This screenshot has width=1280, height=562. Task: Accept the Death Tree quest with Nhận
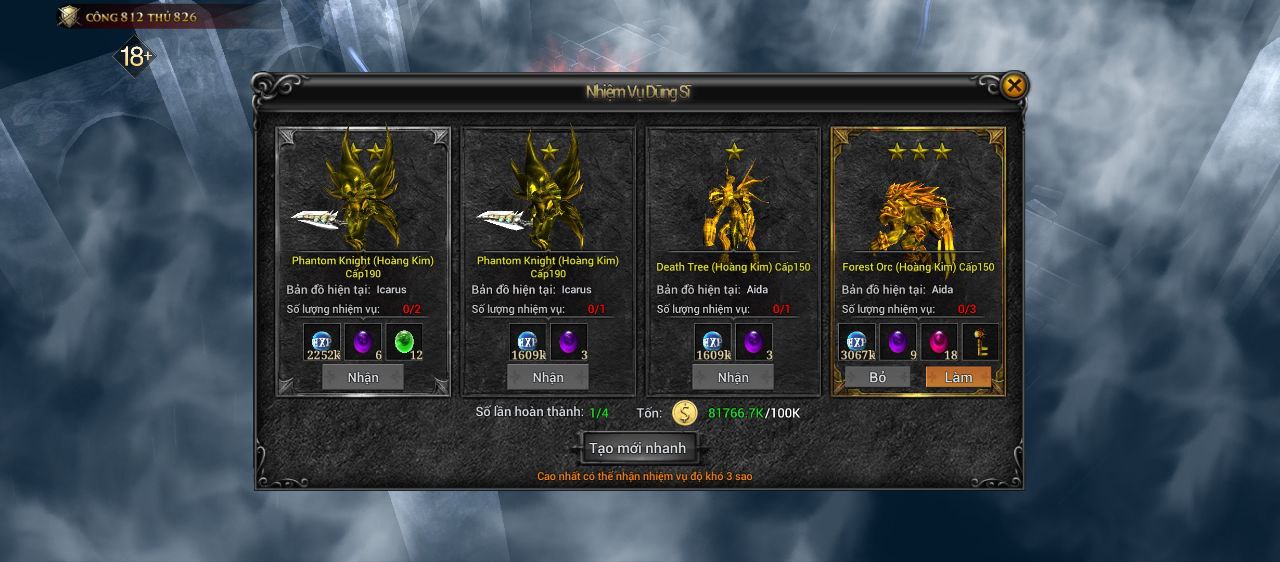click(733, 377)
